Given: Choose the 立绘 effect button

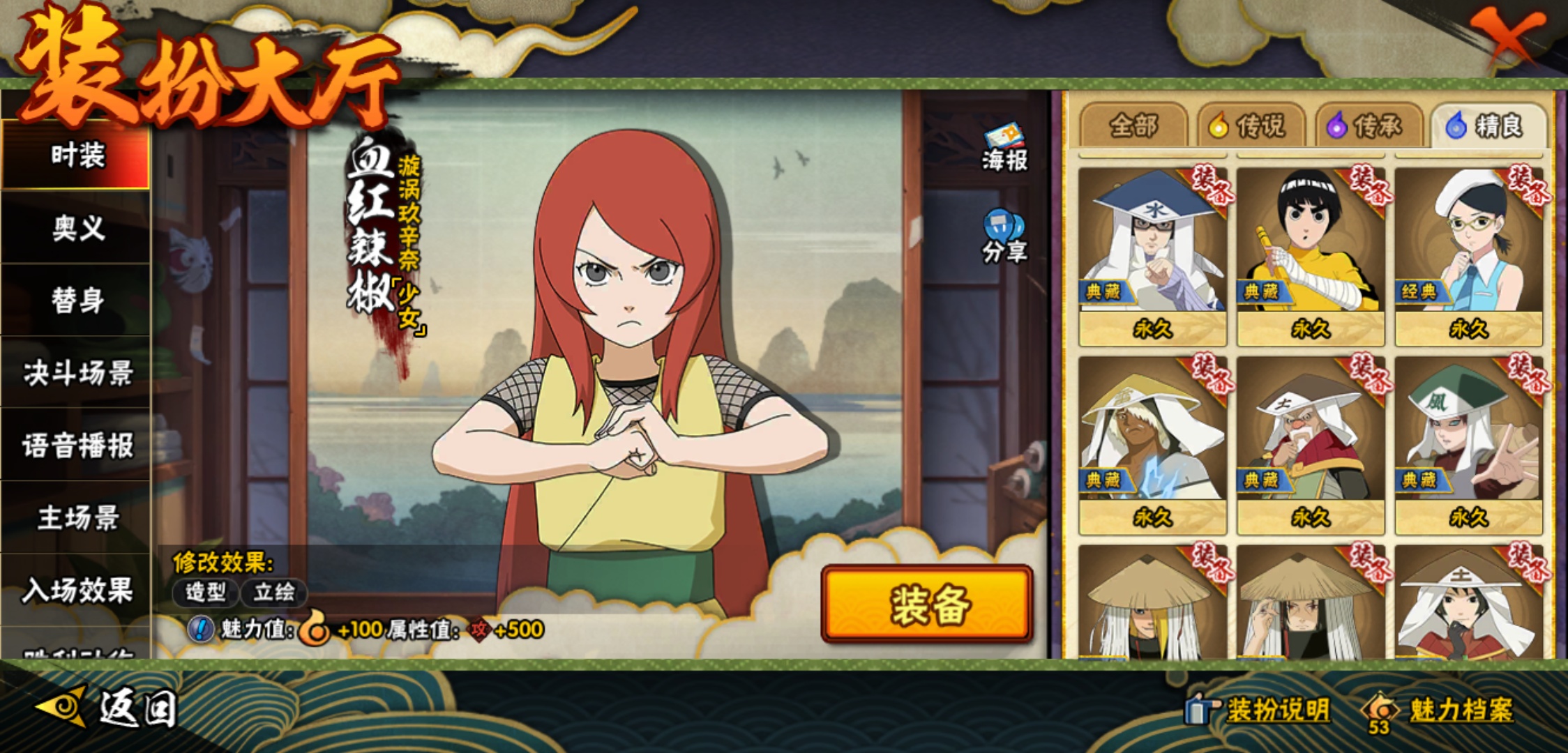Looking at the screenshot, I should pyautogui.click(x=273, y=593).
